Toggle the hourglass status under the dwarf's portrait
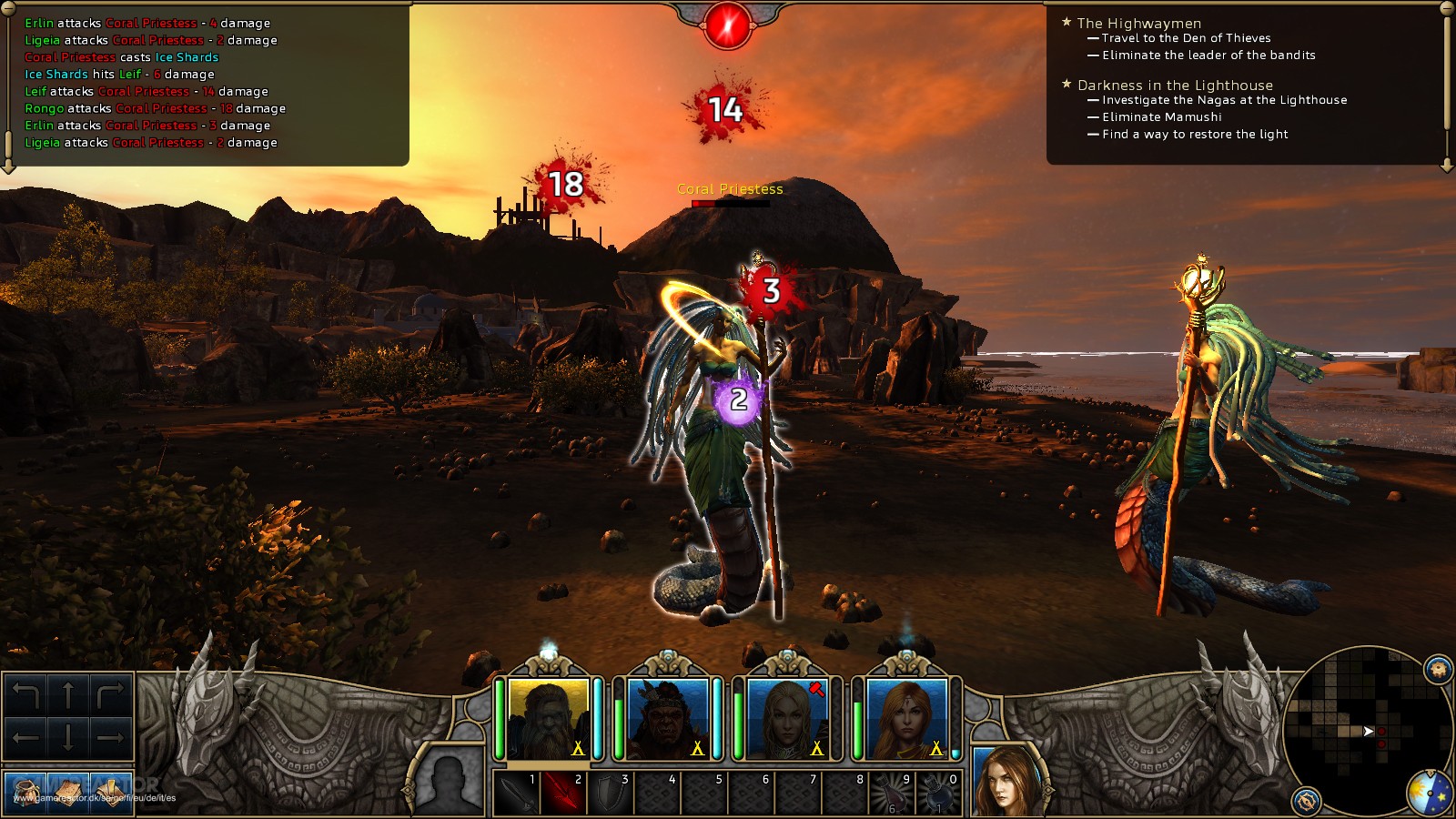The width and height of the screenshot is (1456, 819). 577,747
